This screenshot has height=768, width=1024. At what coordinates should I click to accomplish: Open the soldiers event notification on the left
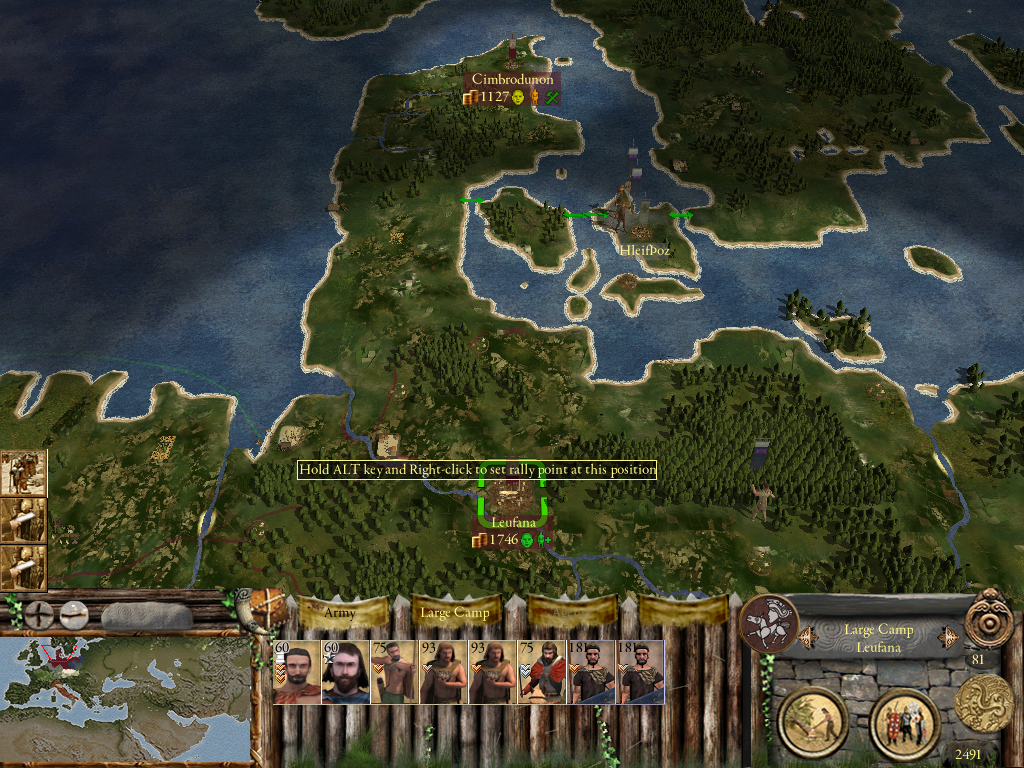(x=23, y=474)
